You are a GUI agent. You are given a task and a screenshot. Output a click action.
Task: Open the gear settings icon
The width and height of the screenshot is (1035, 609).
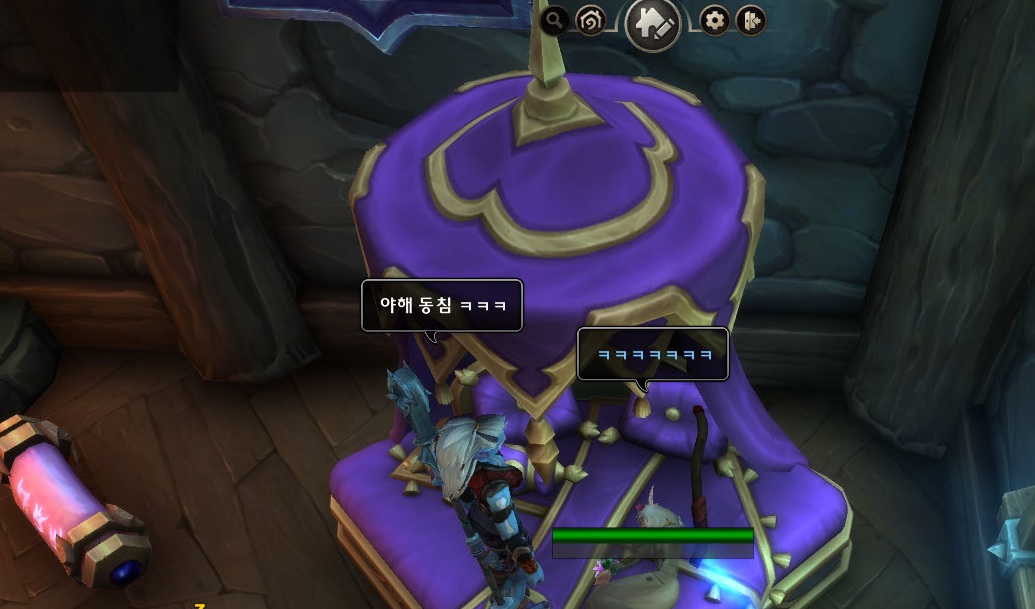click(714, 20)
